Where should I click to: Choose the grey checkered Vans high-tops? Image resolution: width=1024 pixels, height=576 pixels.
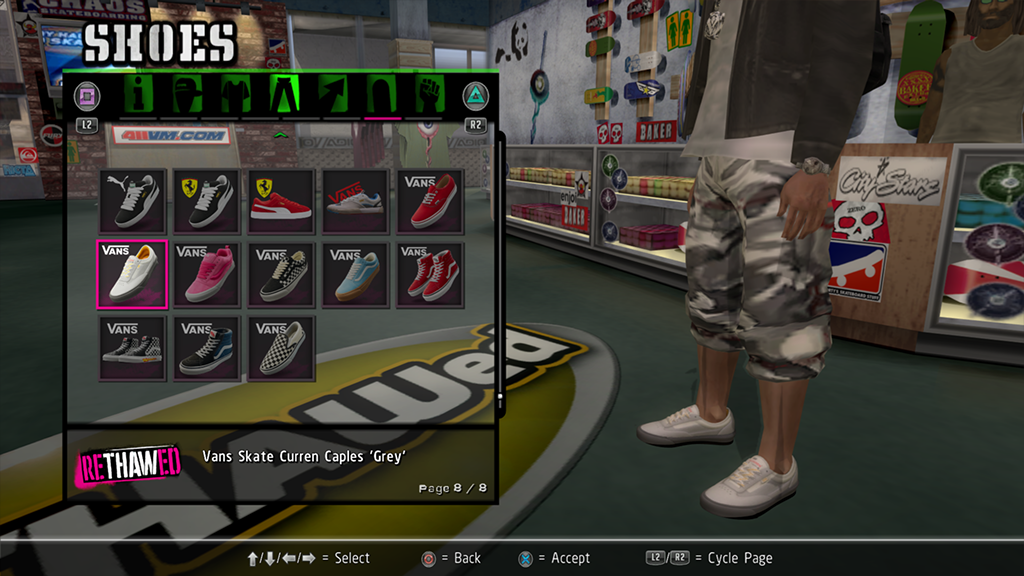pyautogui.click(x=131, y=348)
